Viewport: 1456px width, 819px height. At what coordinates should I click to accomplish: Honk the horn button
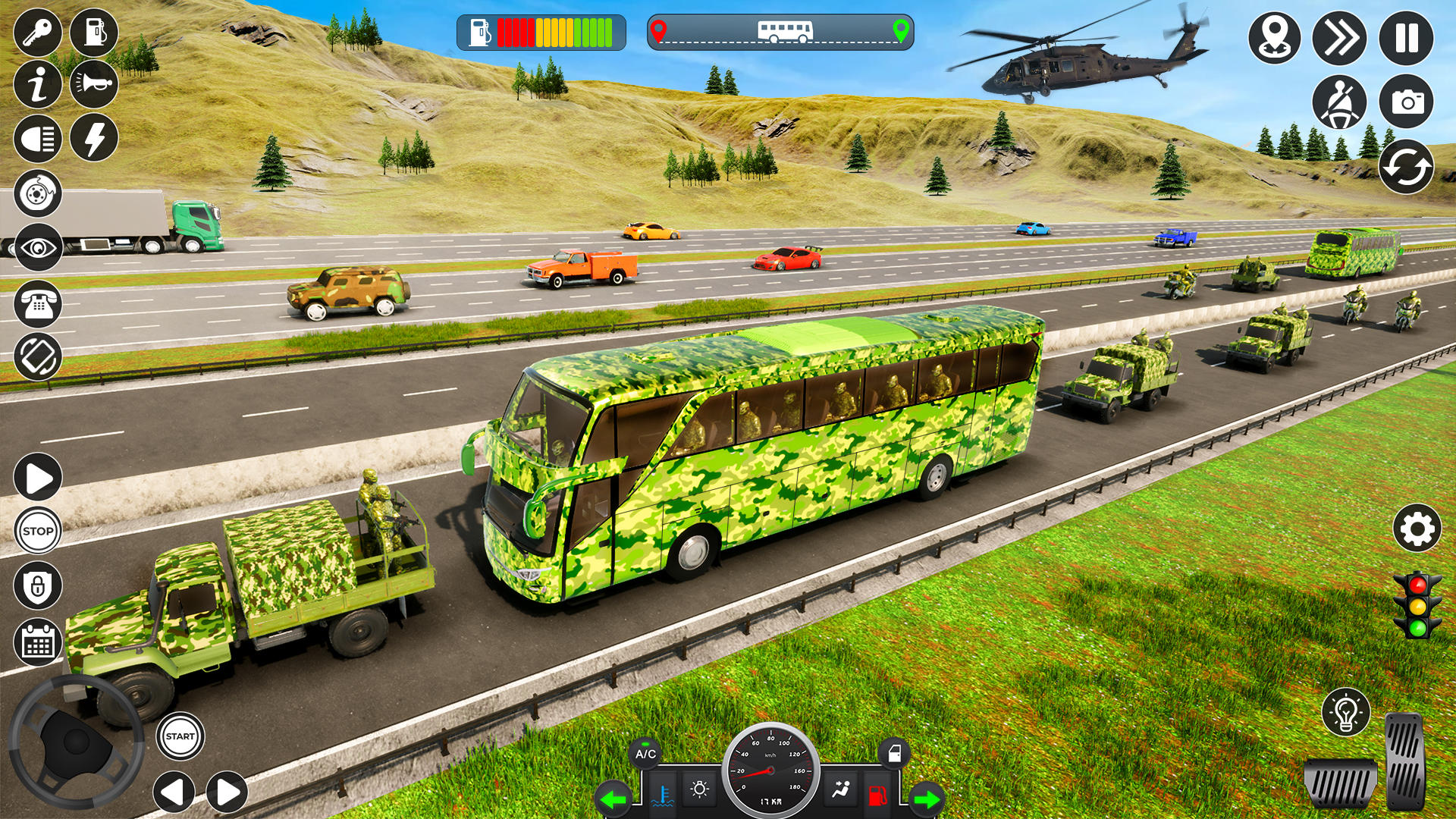94,83
